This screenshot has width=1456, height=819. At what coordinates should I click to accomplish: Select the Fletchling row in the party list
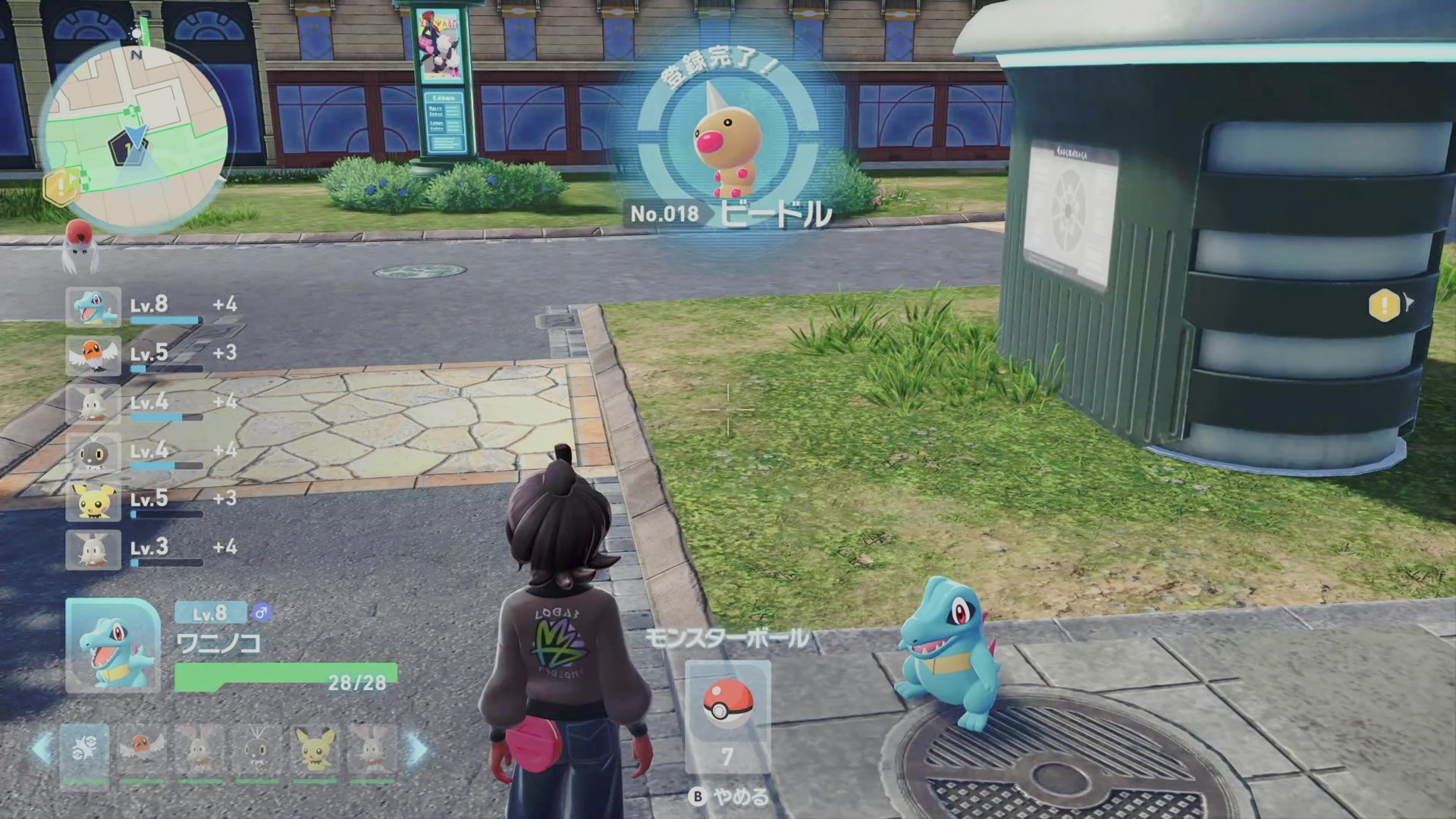coord(152,355)
